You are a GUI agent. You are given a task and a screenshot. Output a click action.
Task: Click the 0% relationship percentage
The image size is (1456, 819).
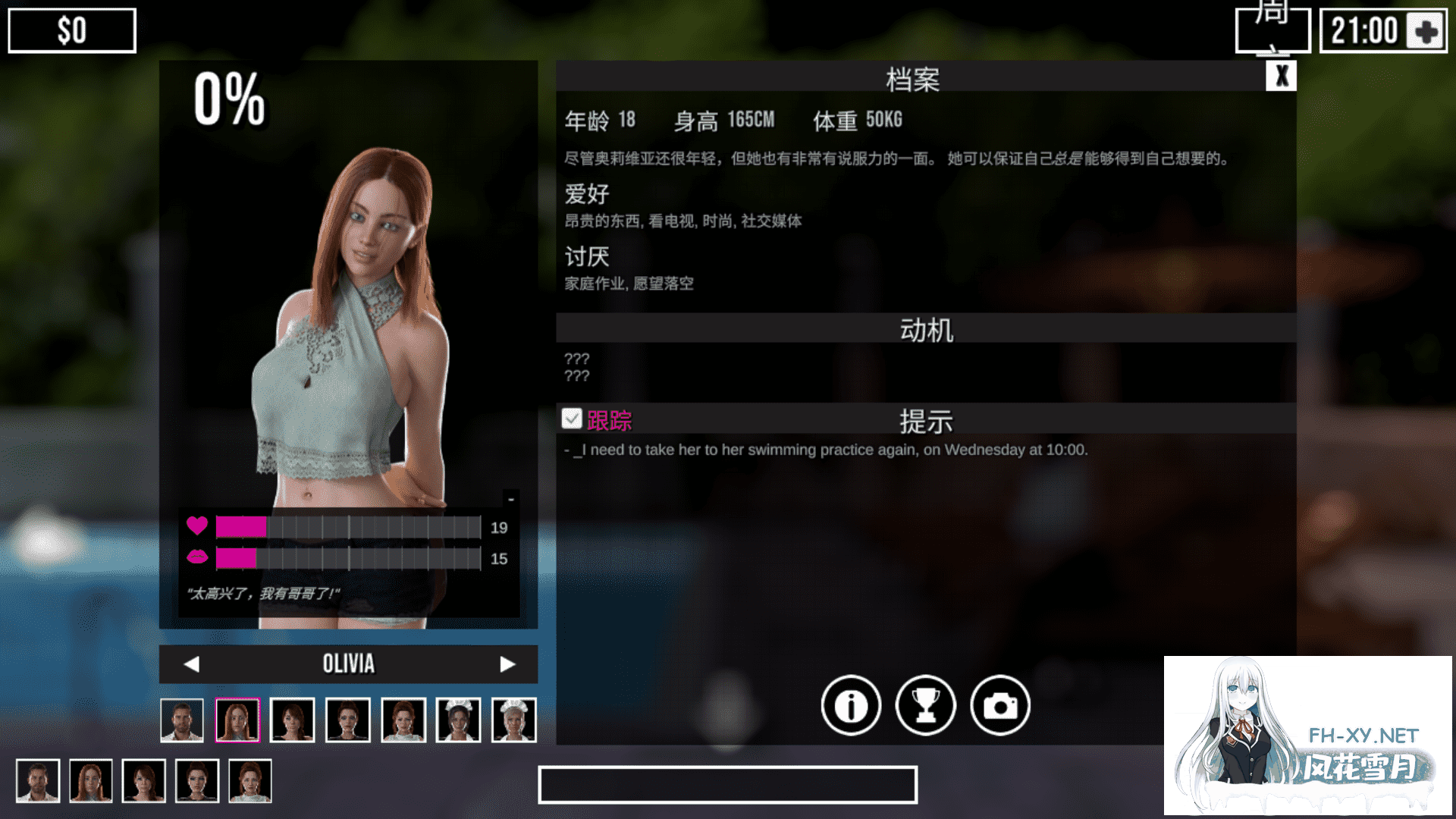pyautogui.click(x=228, y=105)
